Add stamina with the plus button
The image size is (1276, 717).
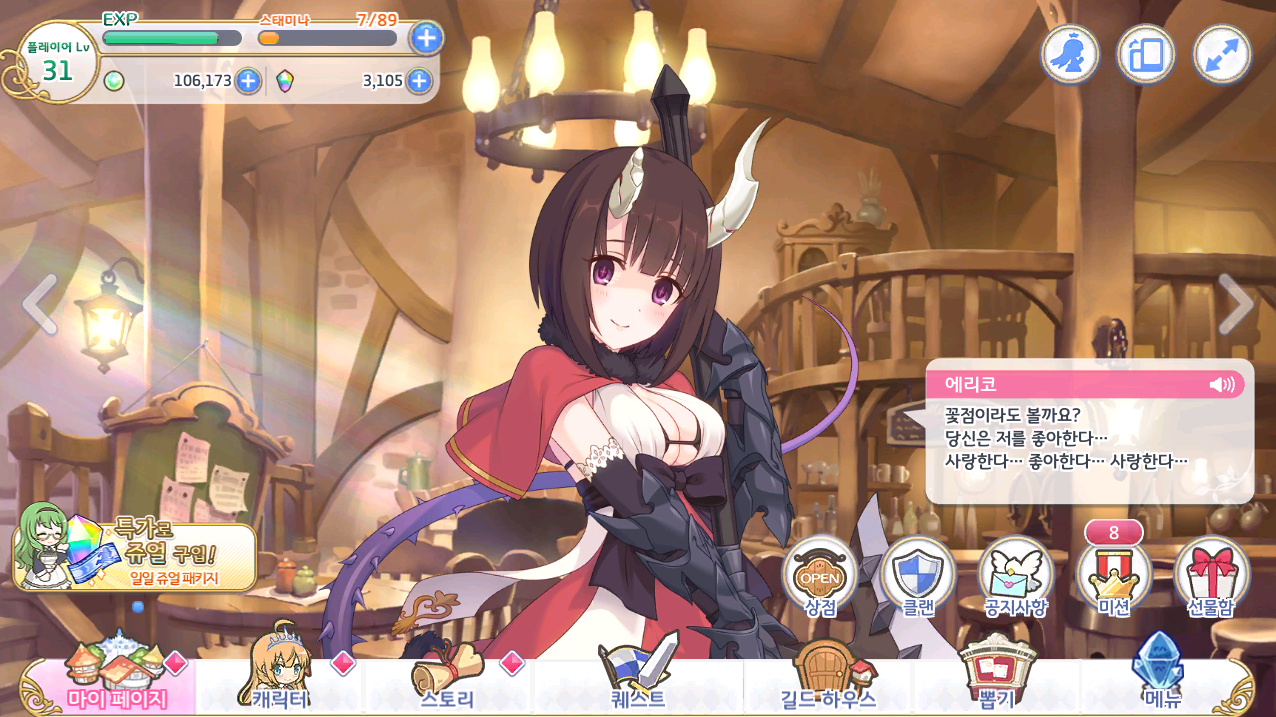click(x=427, y=38)
